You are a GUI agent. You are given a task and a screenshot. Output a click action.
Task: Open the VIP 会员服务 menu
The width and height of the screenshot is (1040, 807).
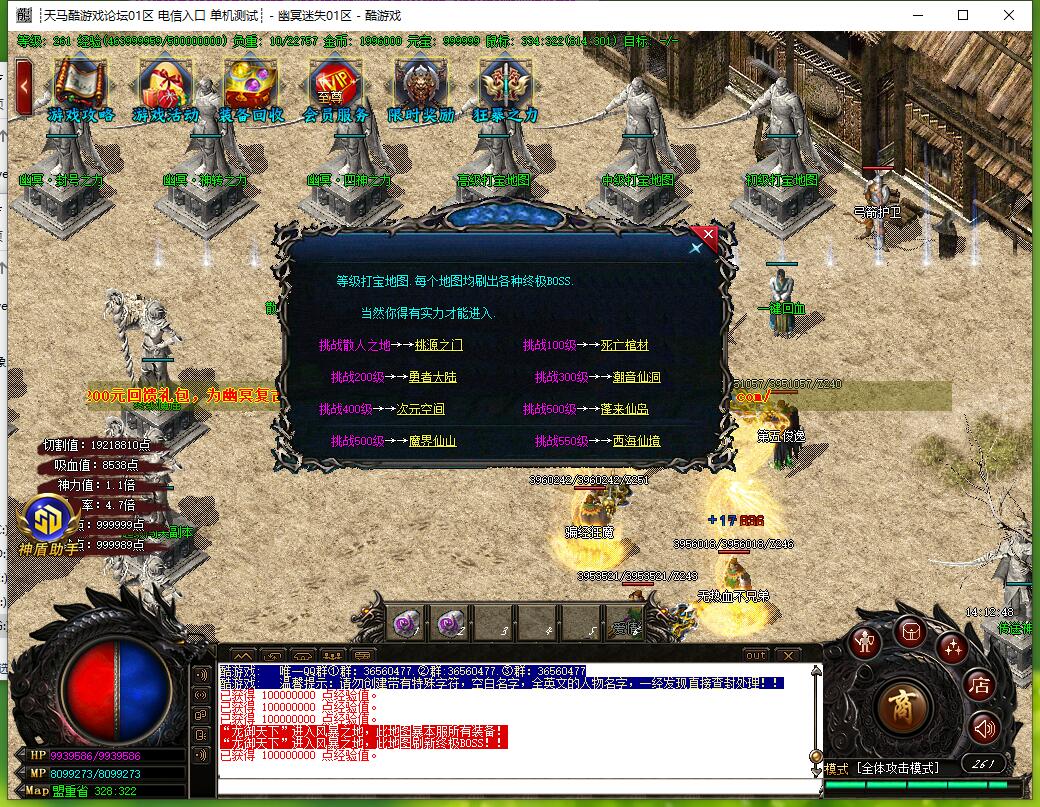pos(335,86)
